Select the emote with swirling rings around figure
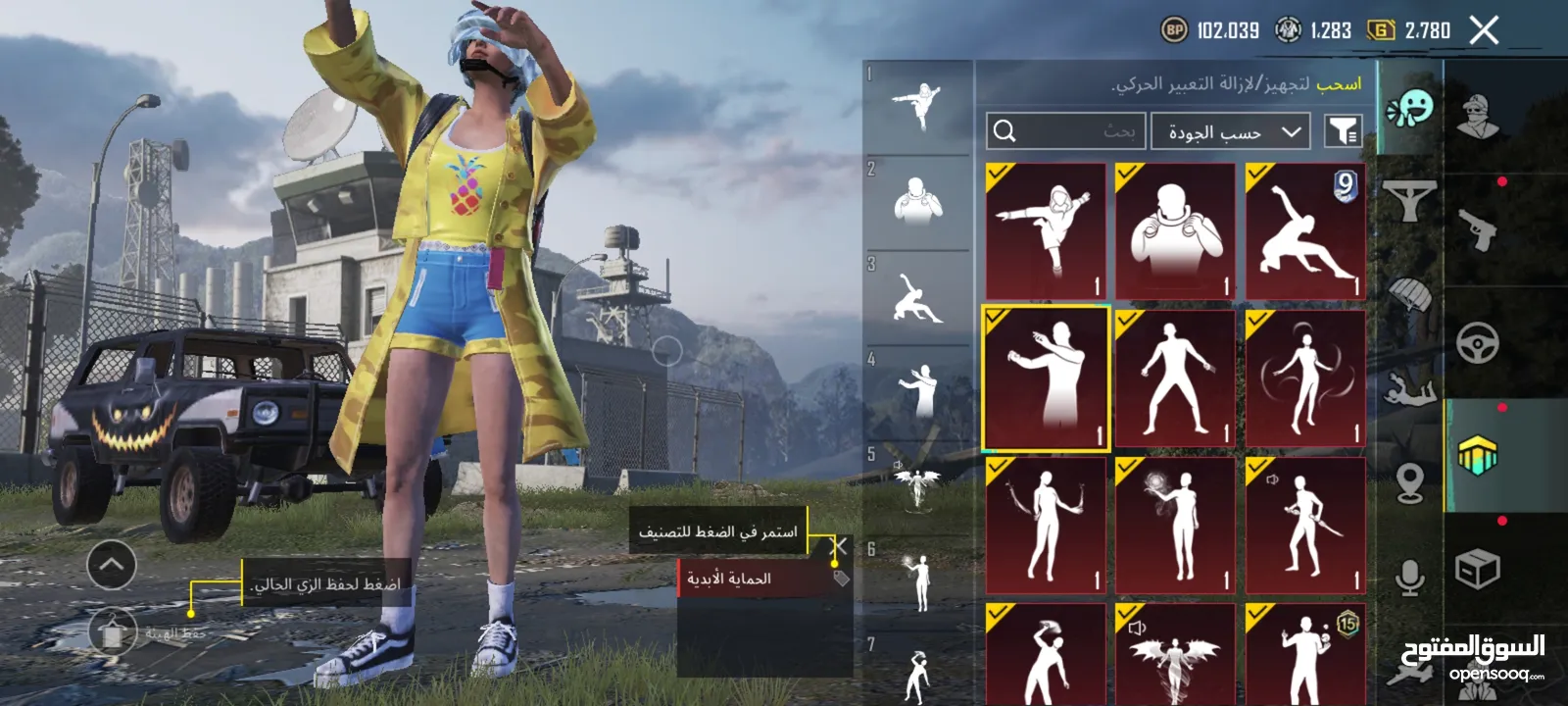1568x706 pixels. [x=1305, y=379]
